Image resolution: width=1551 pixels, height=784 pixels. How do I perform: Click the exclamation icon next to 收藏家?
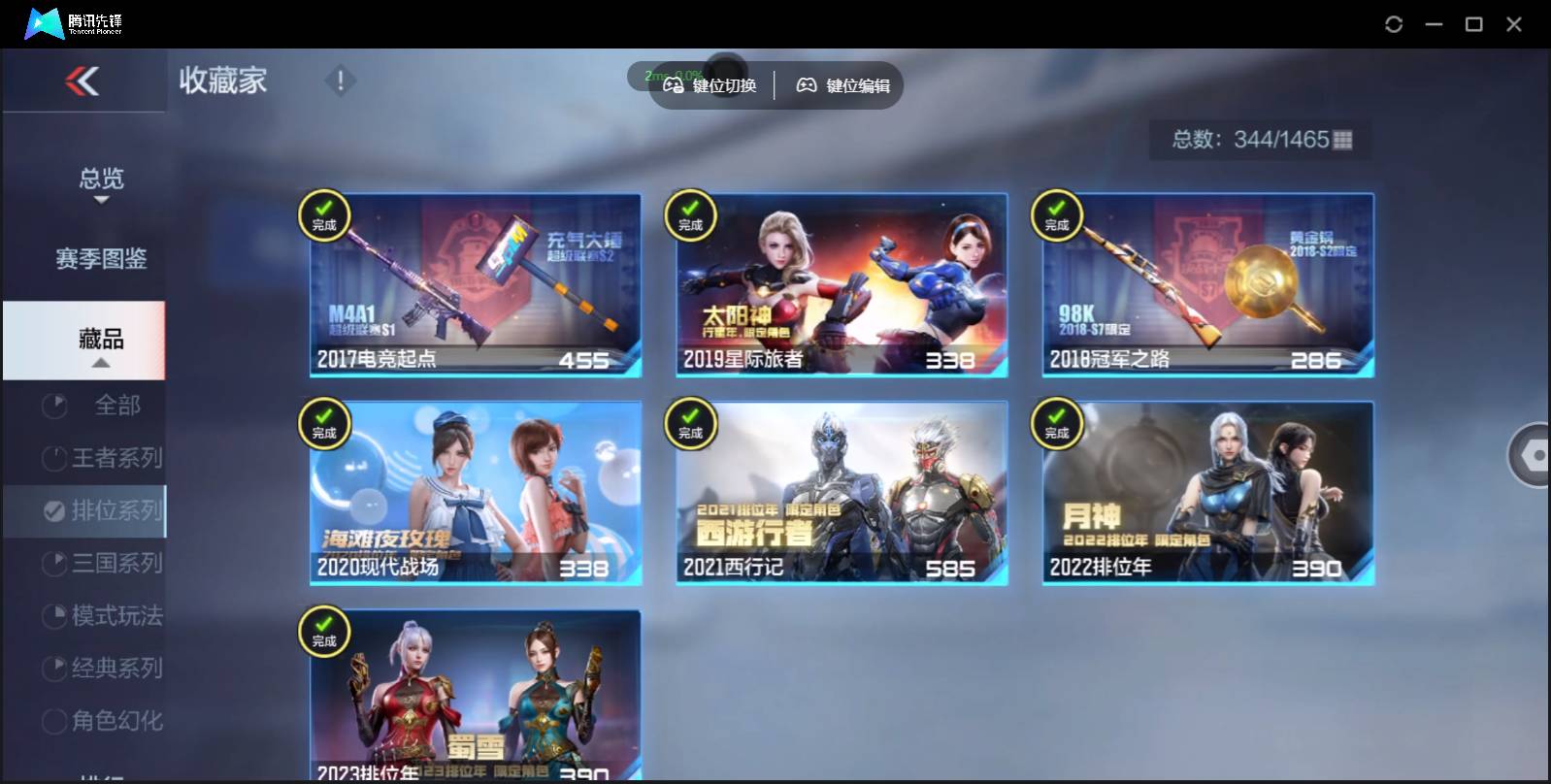[339, 82]
